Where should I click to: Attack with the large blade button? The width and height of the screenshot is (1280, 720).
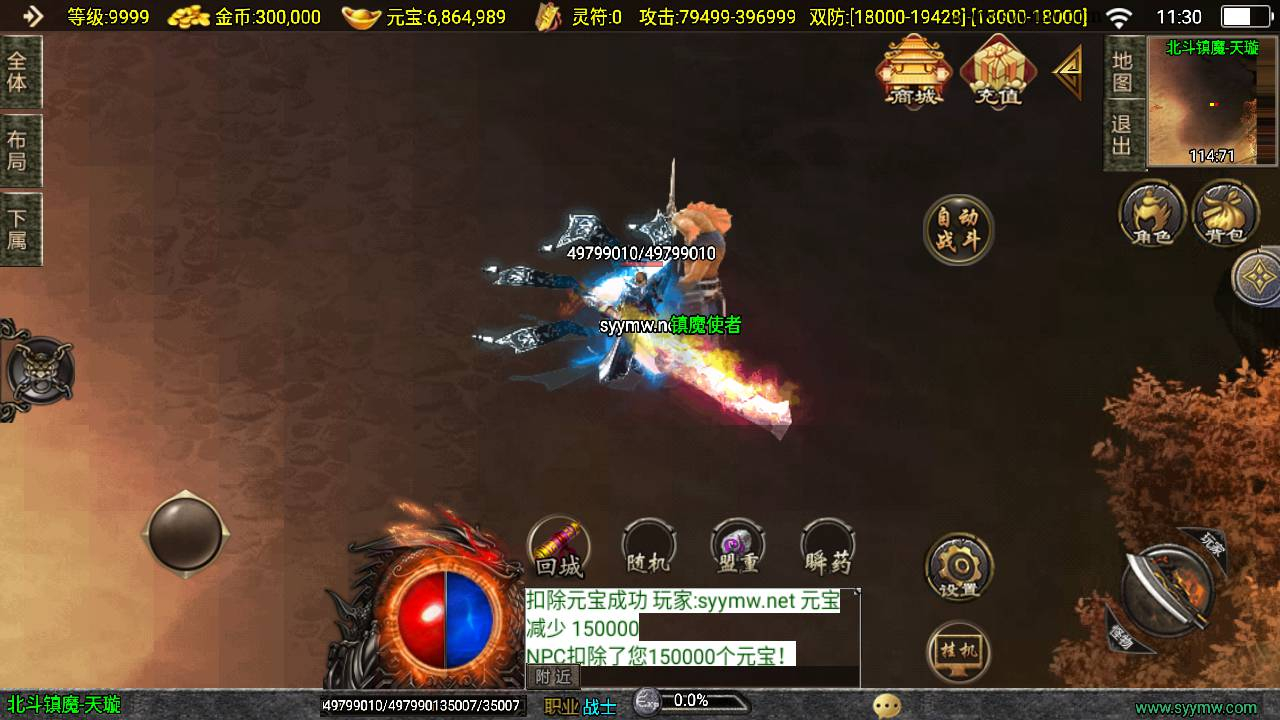1166,590
